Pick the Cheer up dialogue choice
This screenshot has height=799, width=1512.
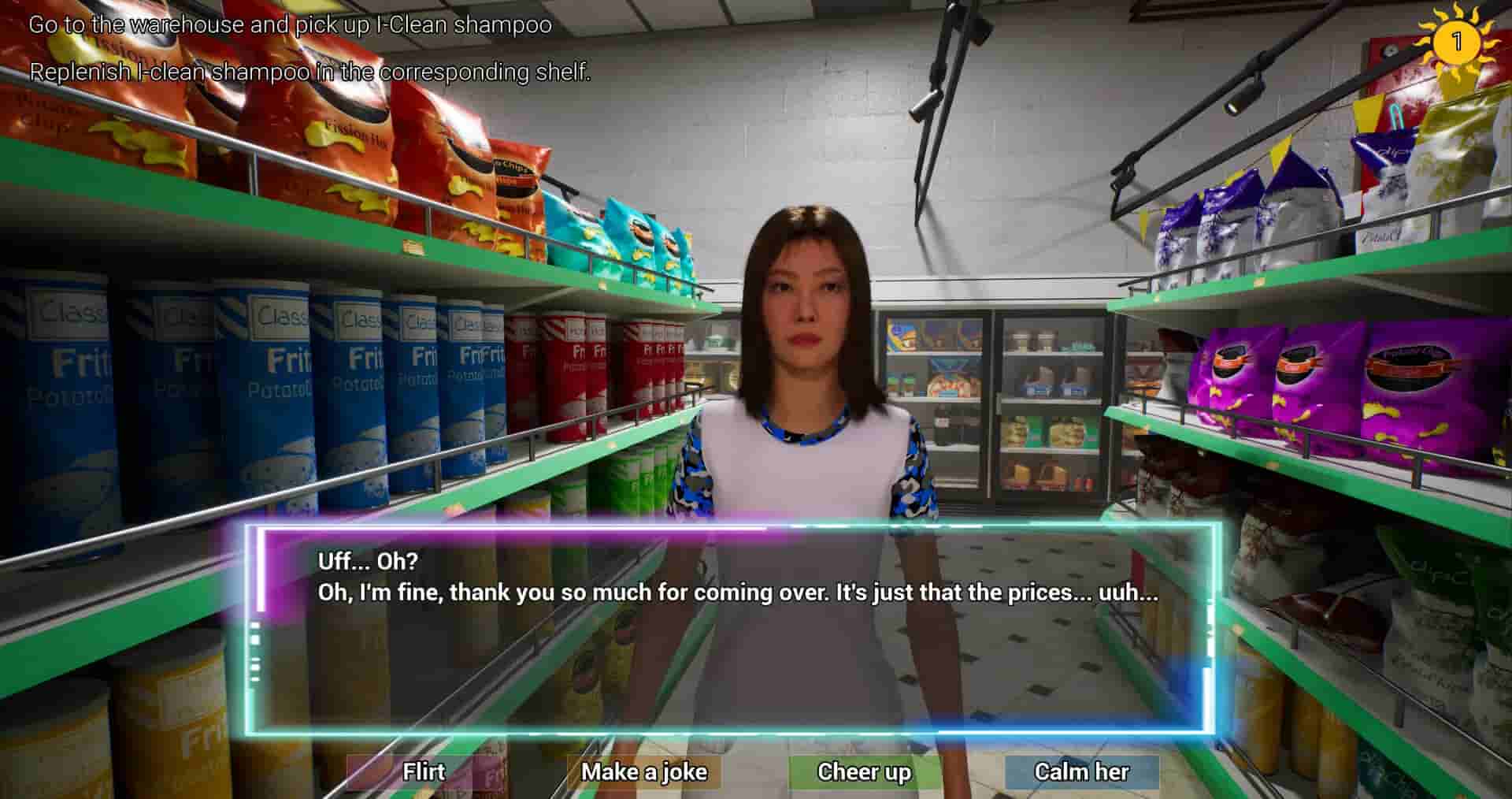tap(862, 772)
